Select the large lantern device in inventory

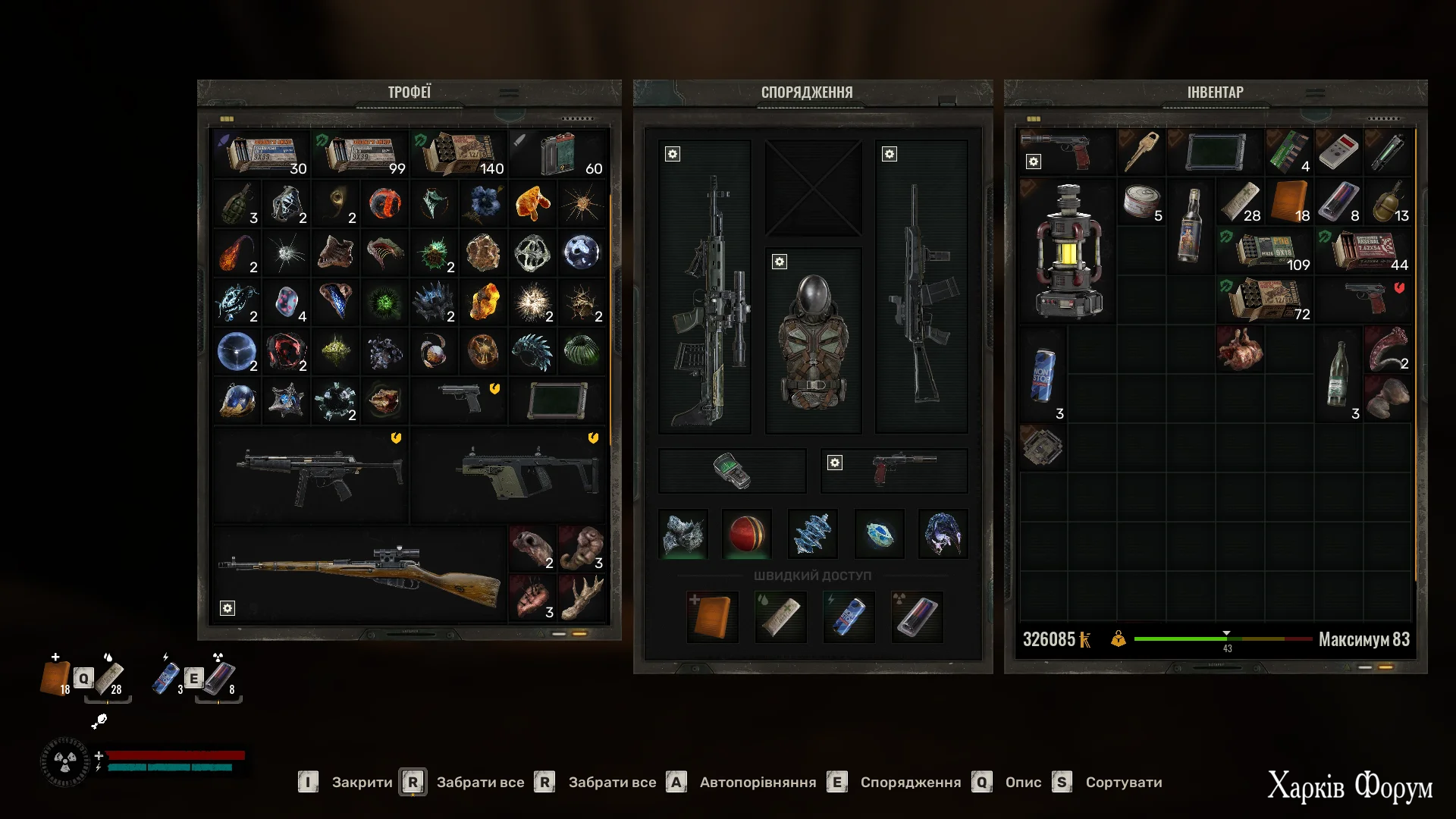coord(1066,252)
